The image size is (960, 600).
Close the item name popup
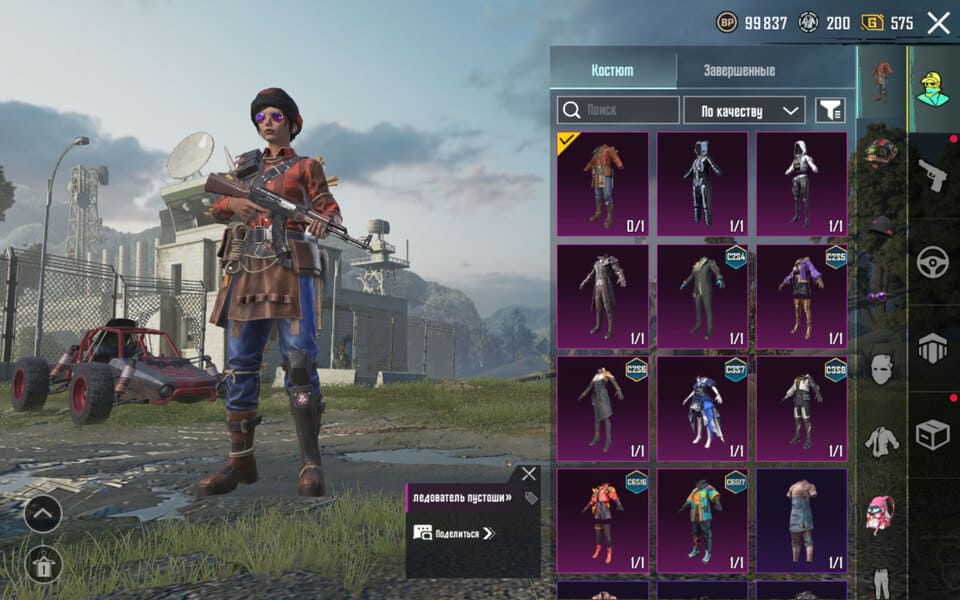coord(529,474)
